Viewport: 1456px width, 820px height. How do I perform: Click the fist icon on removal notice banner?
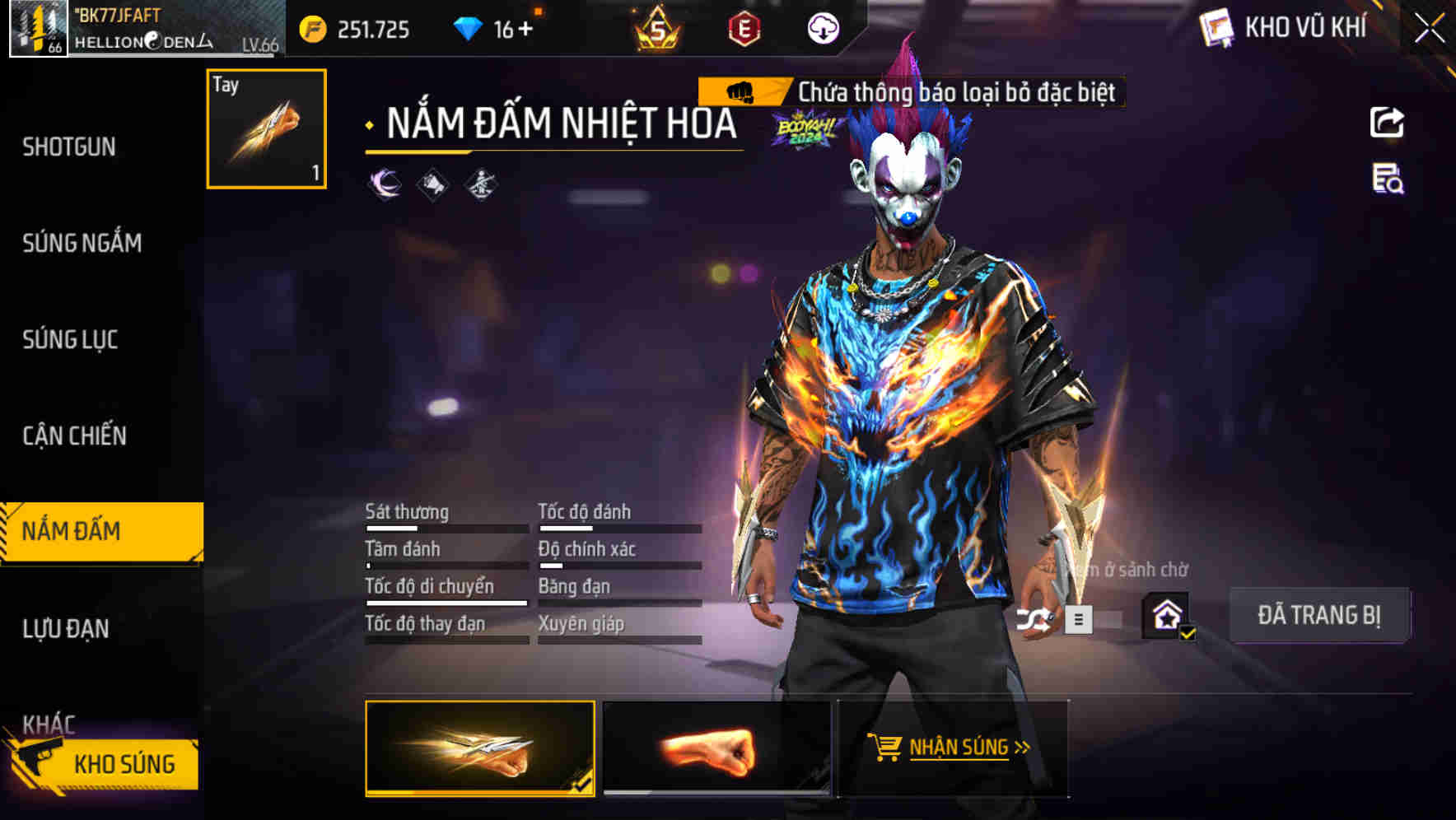coord(741,92)
